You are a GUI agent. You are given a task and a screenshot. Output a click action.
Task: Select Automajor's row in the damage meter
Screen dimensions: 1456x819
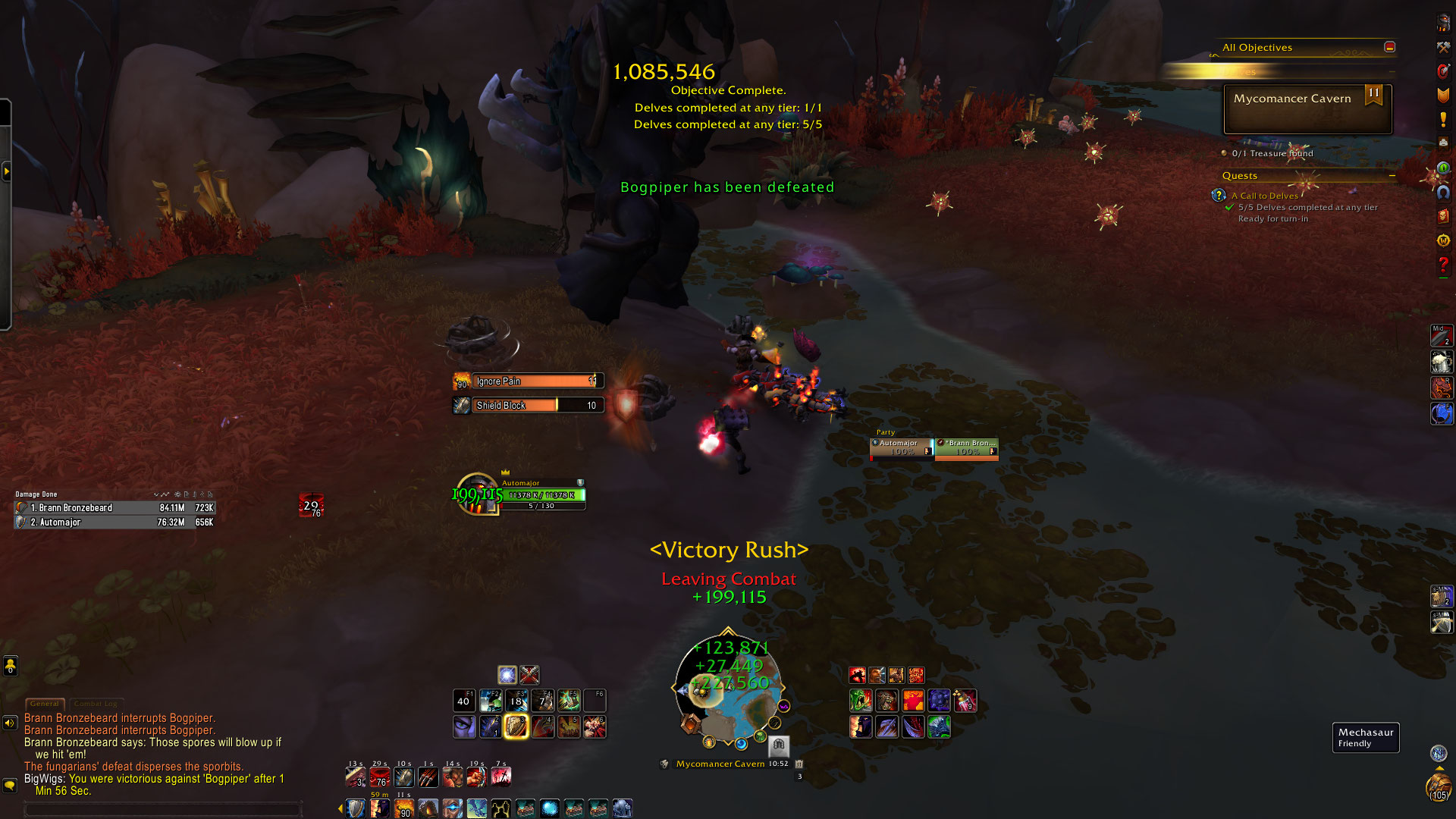coord(115,522)
